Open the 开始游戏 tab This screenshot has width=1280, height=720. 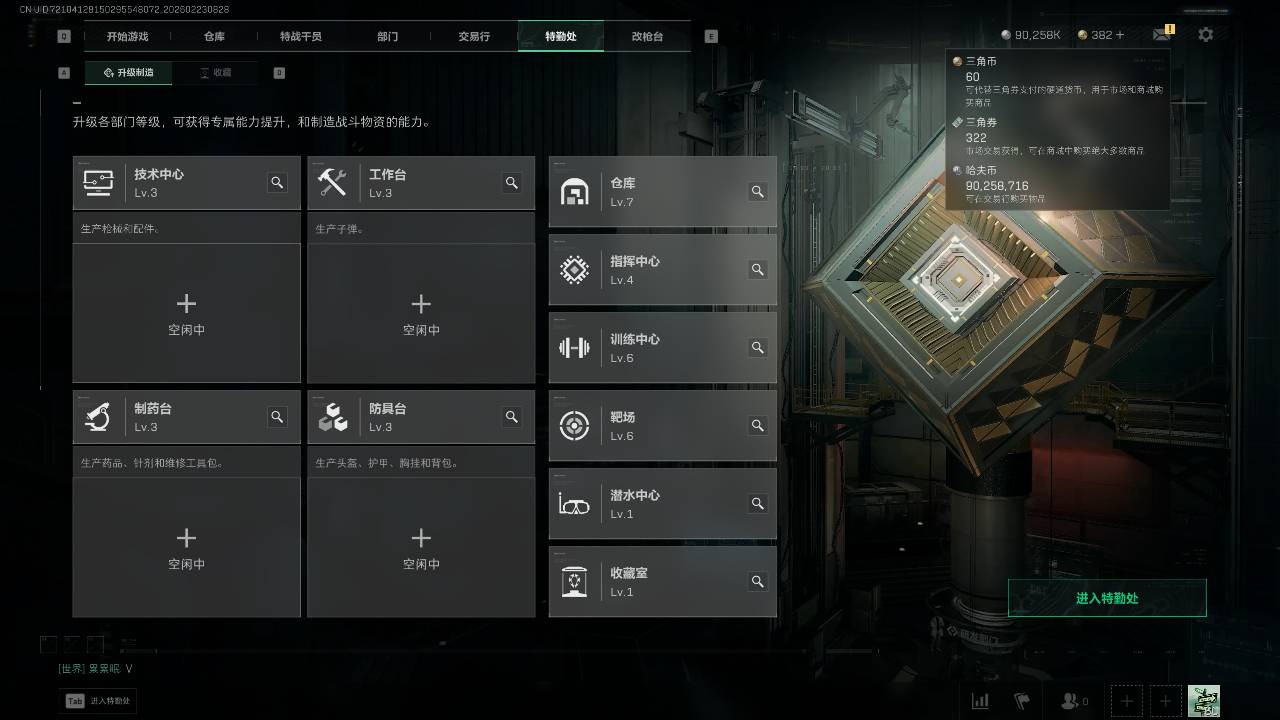[128, 37]
